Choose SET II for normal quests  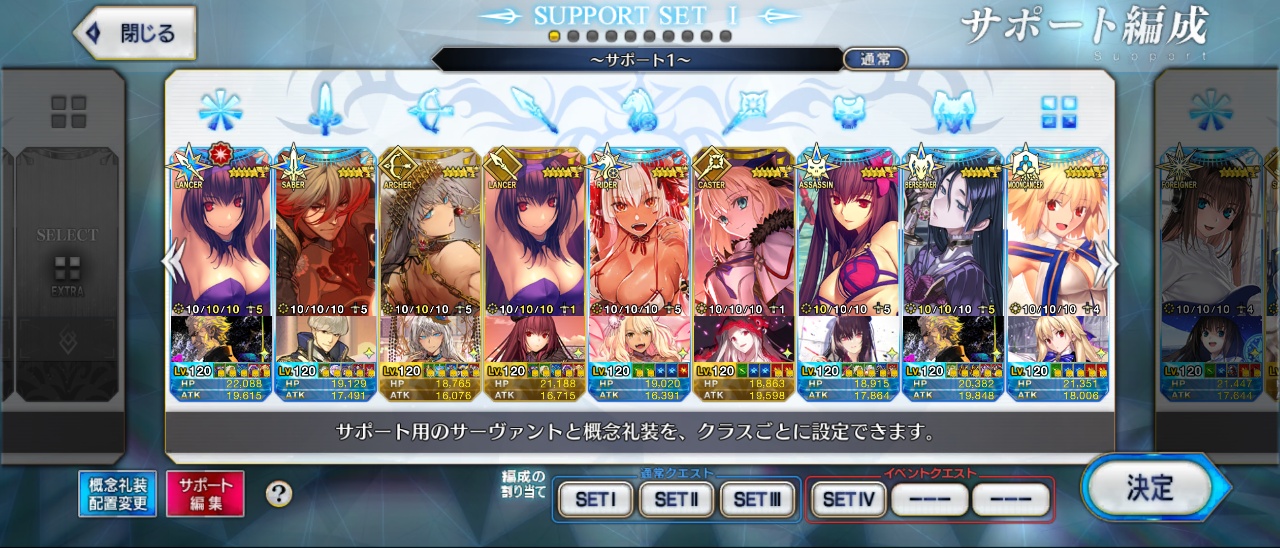click(x=675, y=499)
